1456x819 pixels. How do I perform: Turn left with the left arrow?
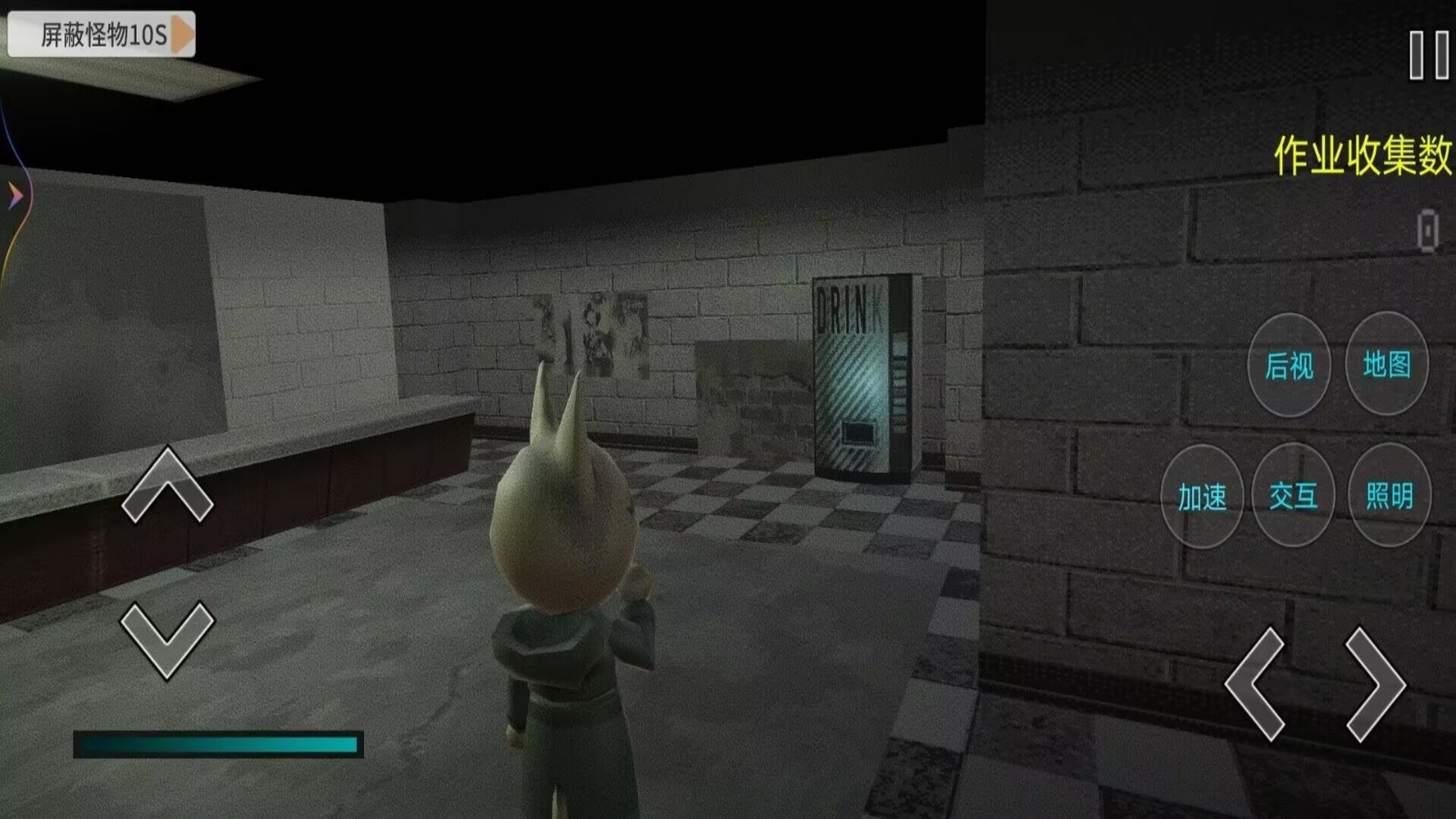[1255, 682]
